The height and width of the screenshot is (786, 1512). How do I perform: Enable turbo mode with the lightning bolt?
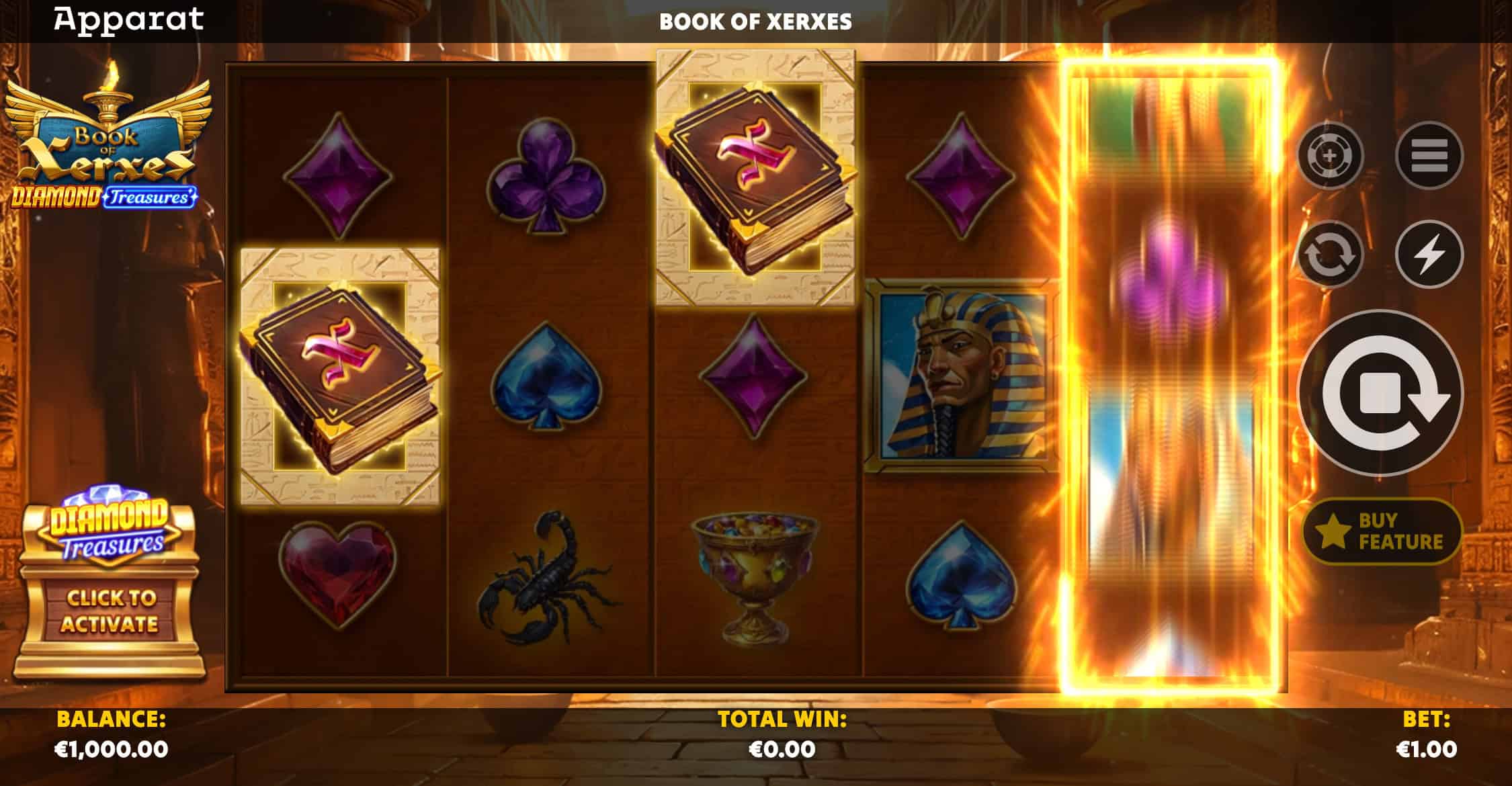[1429, 255]
